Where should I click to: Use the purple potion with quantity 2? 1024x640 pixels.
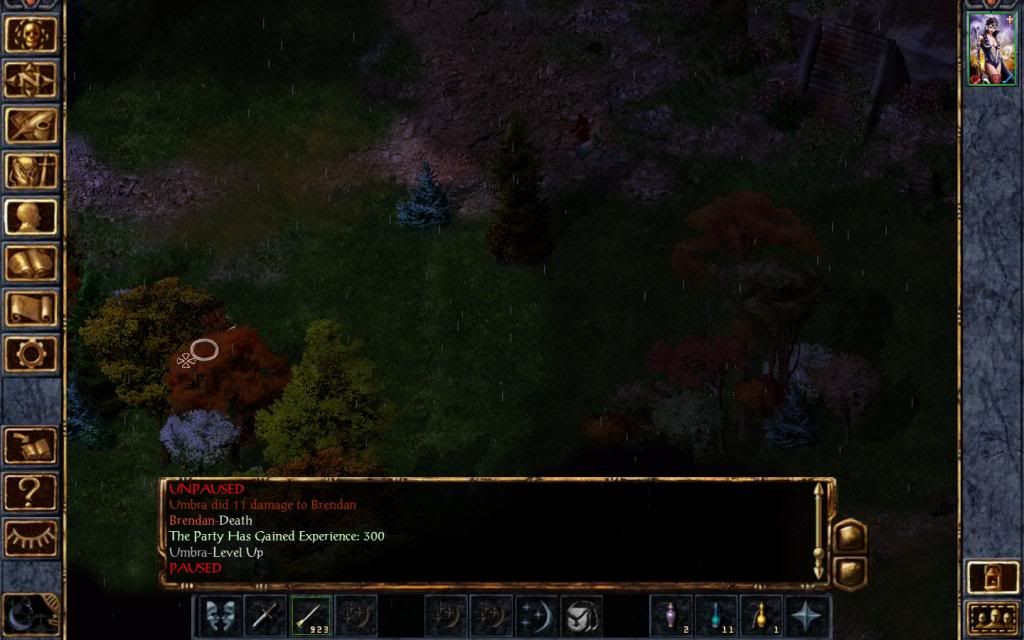point(671,615)
